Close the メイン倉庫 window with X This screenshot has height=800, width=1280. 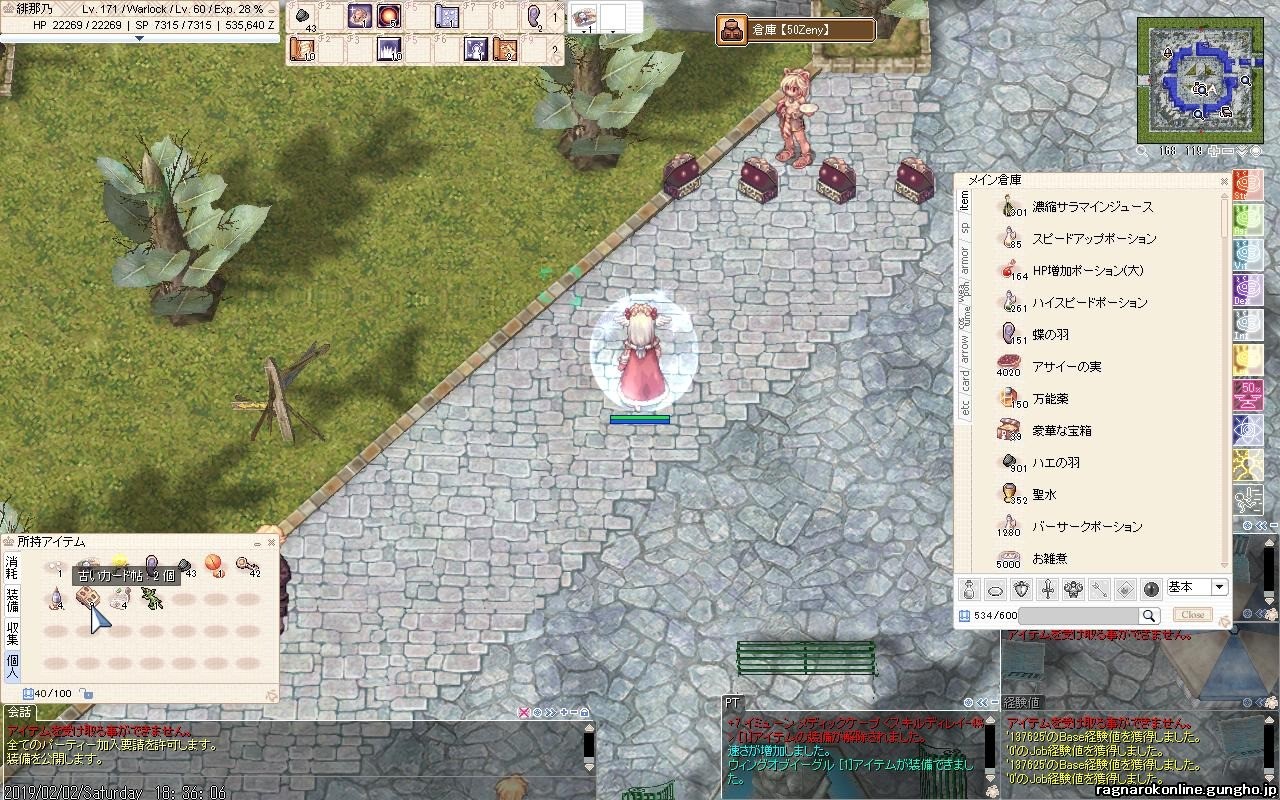click(1223, 180)
